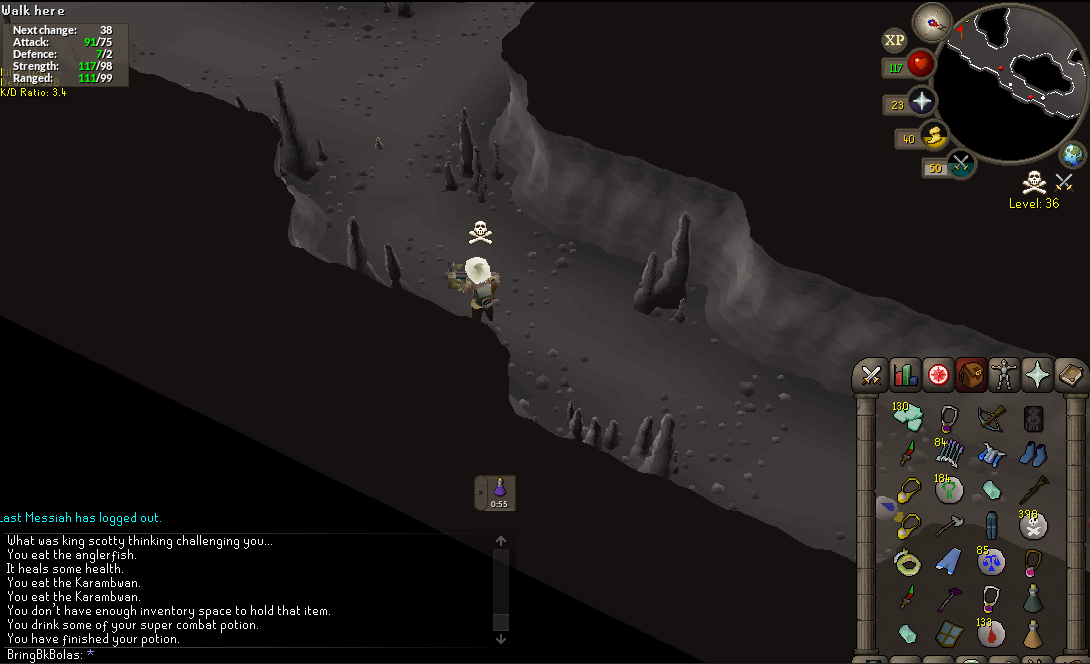Click the red flag on the minimap
The image size is (1090, 664).
tap(962, 30)
